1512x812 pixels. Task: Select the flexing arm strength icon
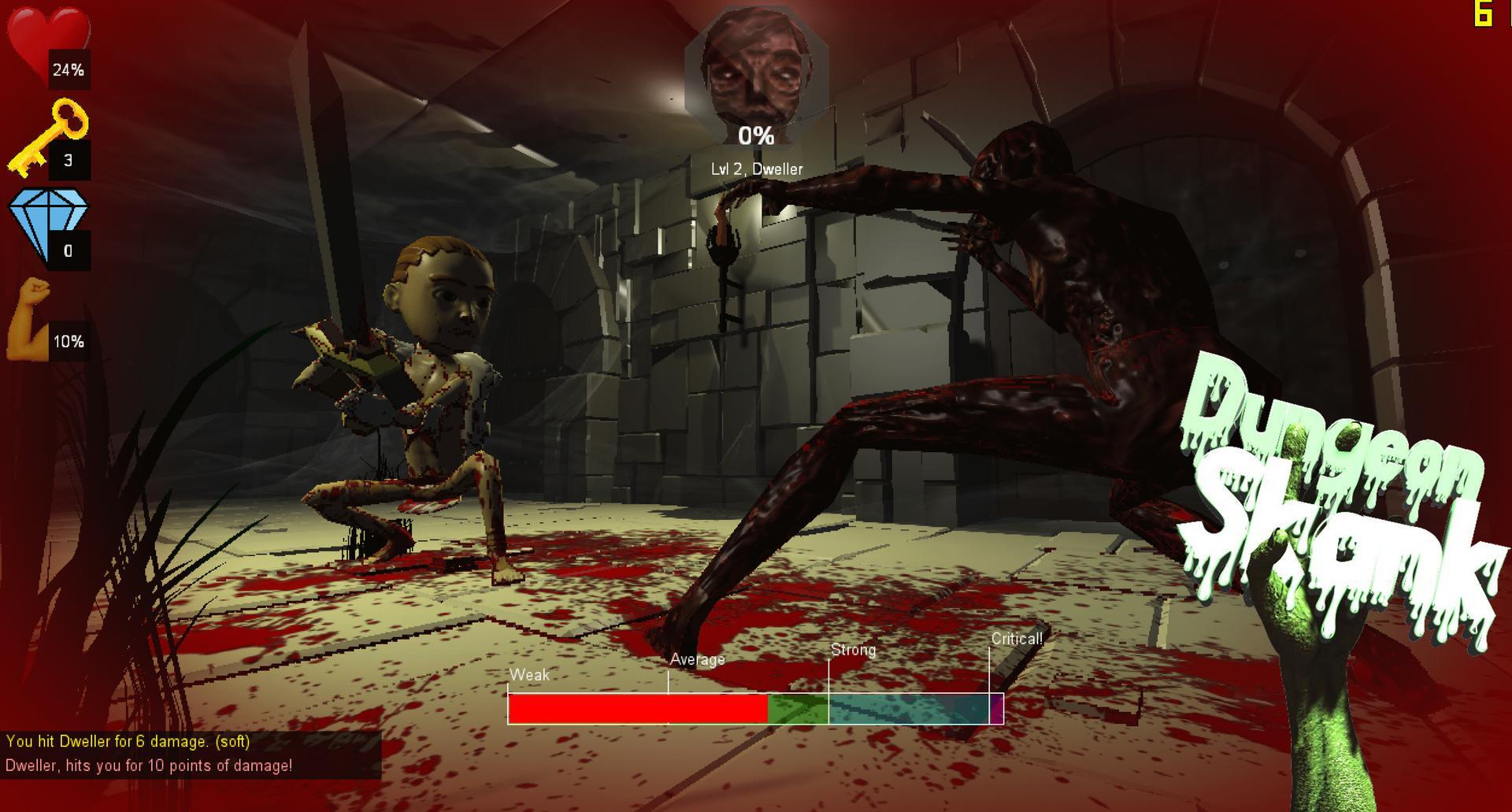(30, 319)
